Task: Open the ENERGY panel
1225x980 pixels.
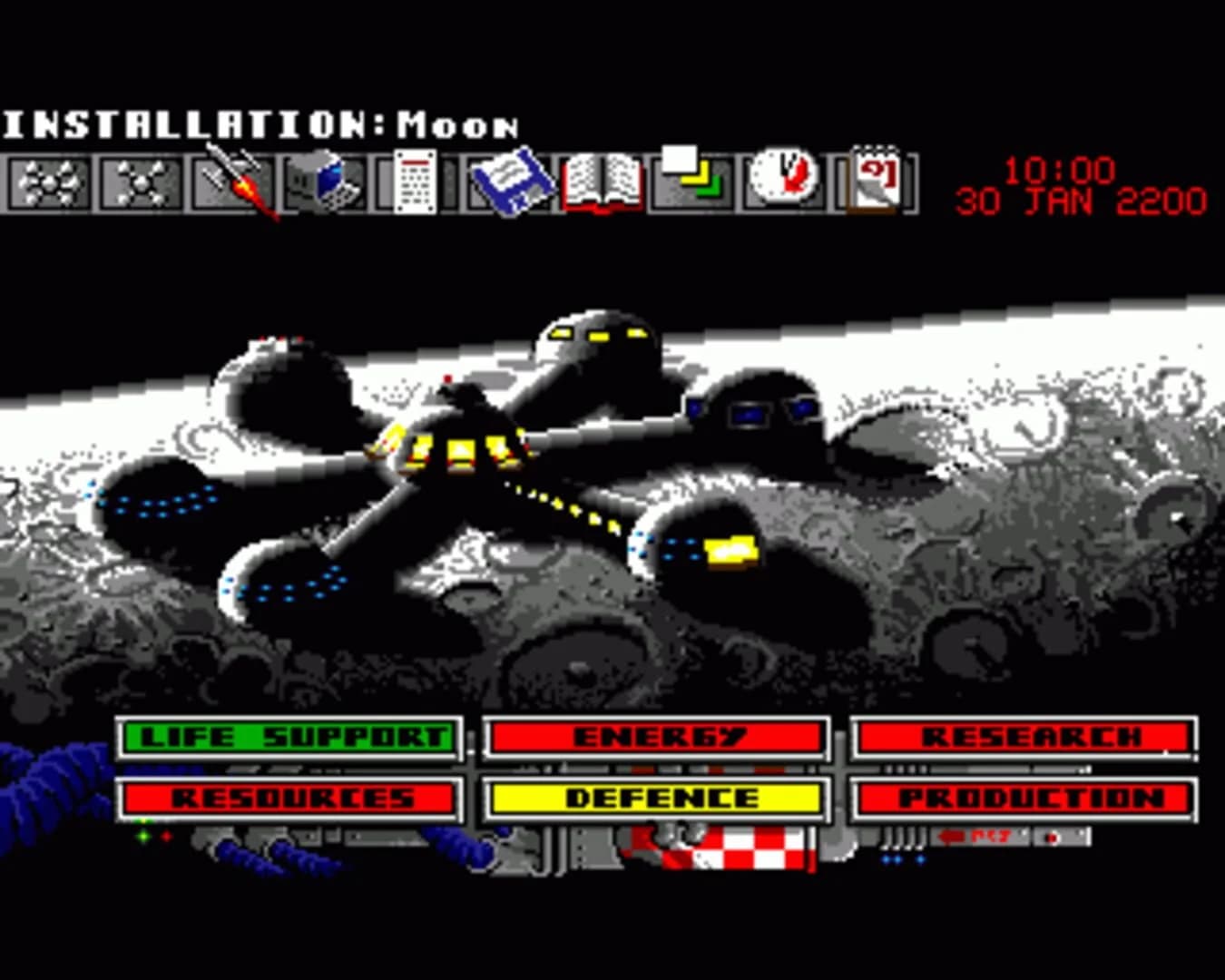Action: click(655, 738)
